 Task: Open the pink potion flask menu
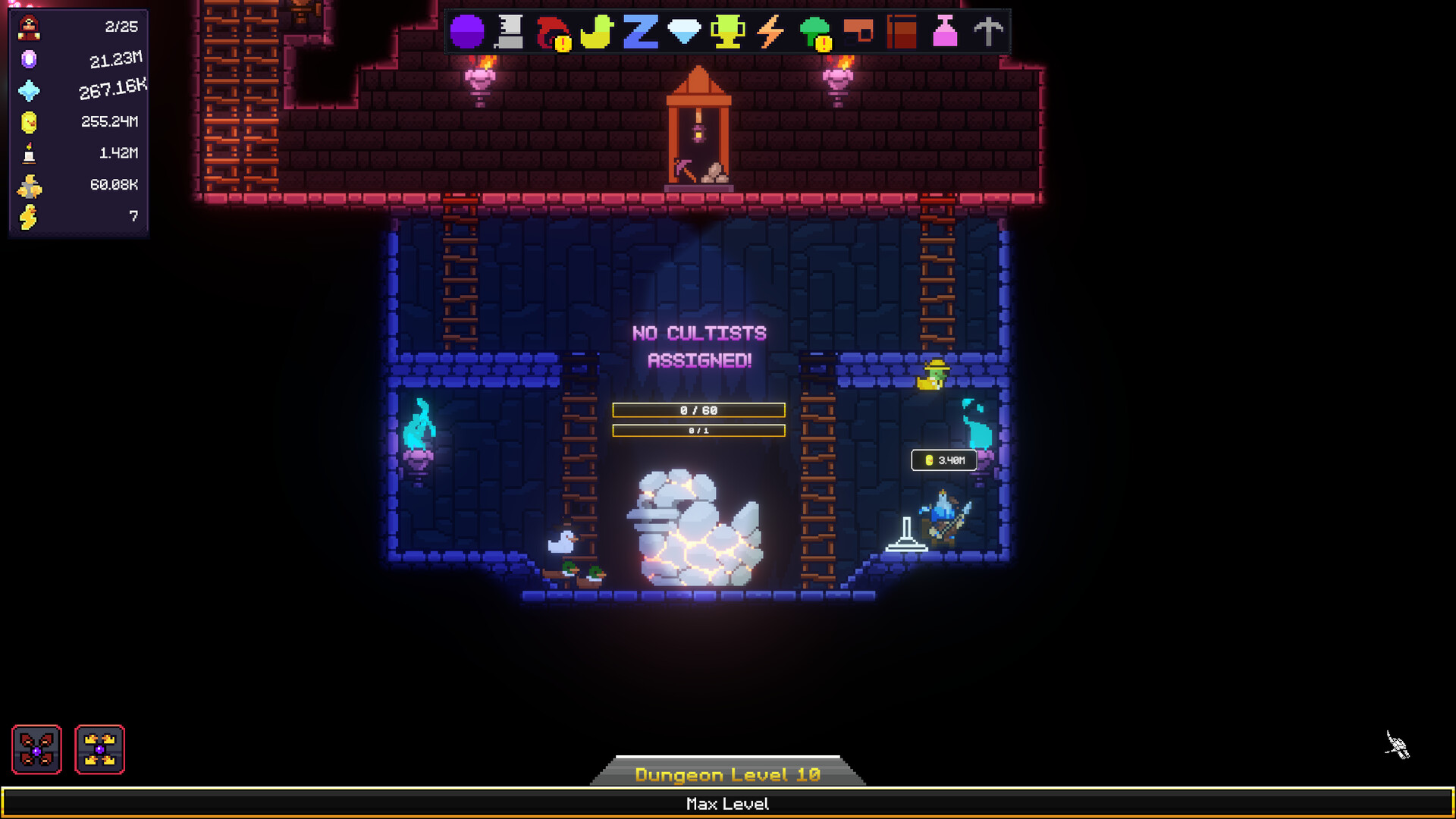click(945, 33)
